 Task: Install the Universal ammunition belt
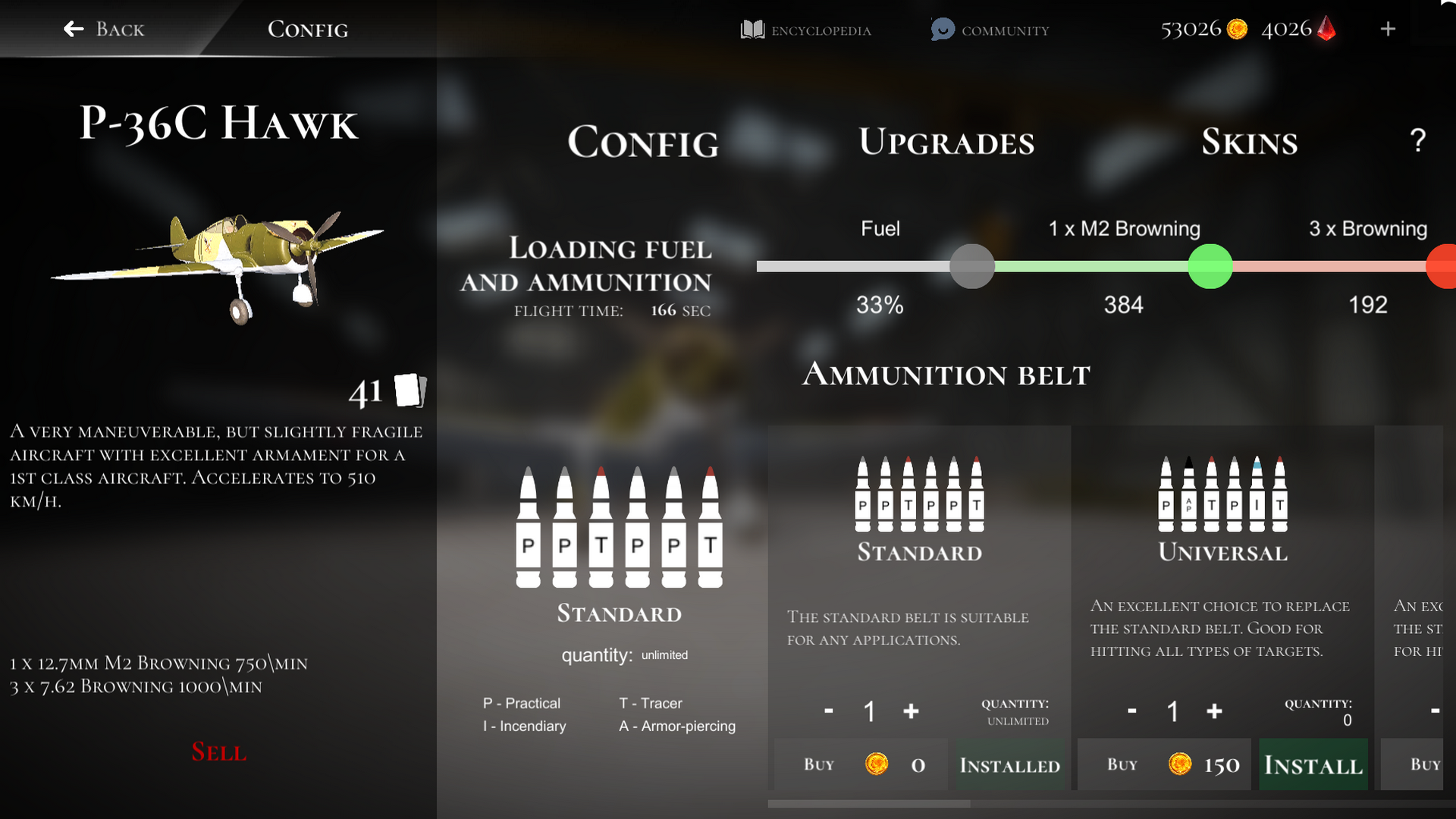[1313, 764]
